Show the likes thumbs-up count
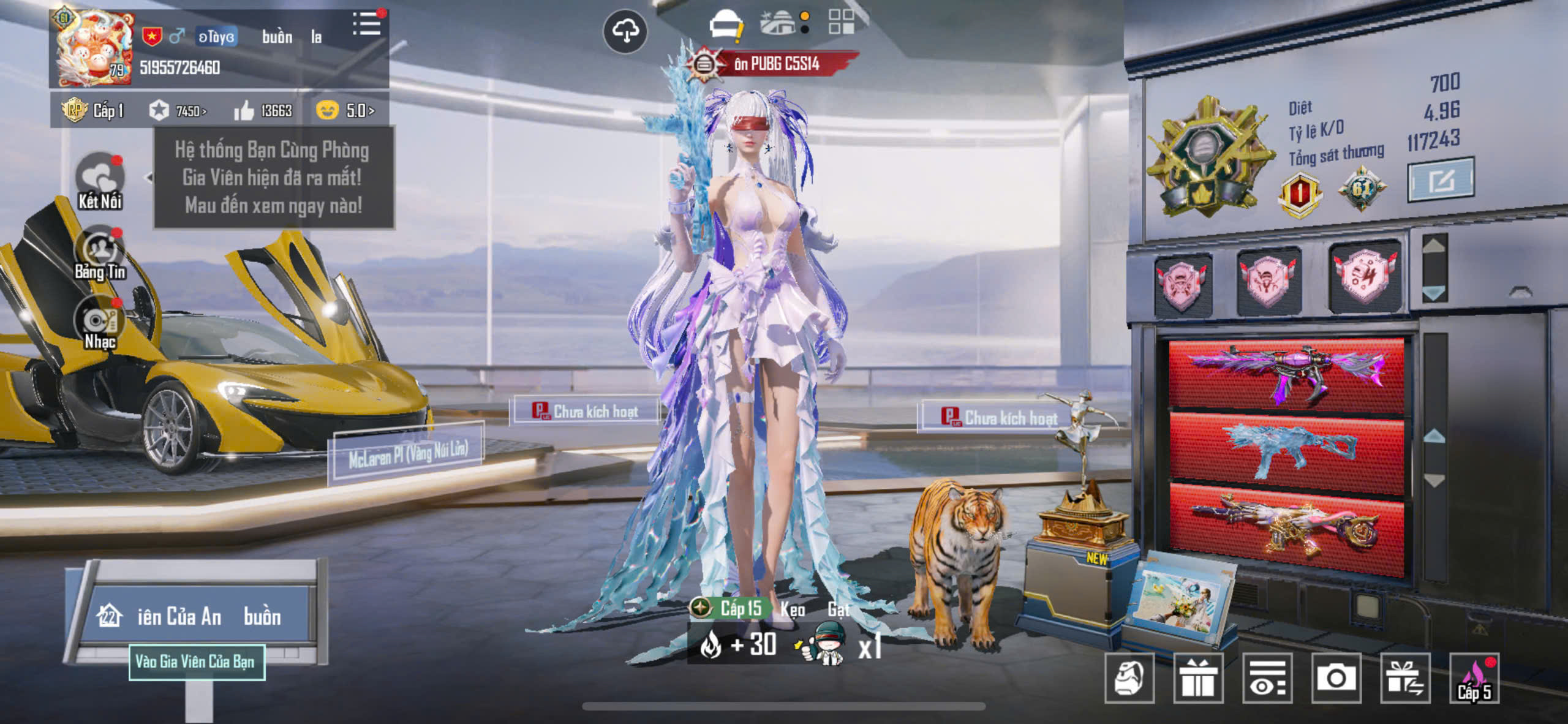Screen dimensions: 1568x724 [263, 111]
